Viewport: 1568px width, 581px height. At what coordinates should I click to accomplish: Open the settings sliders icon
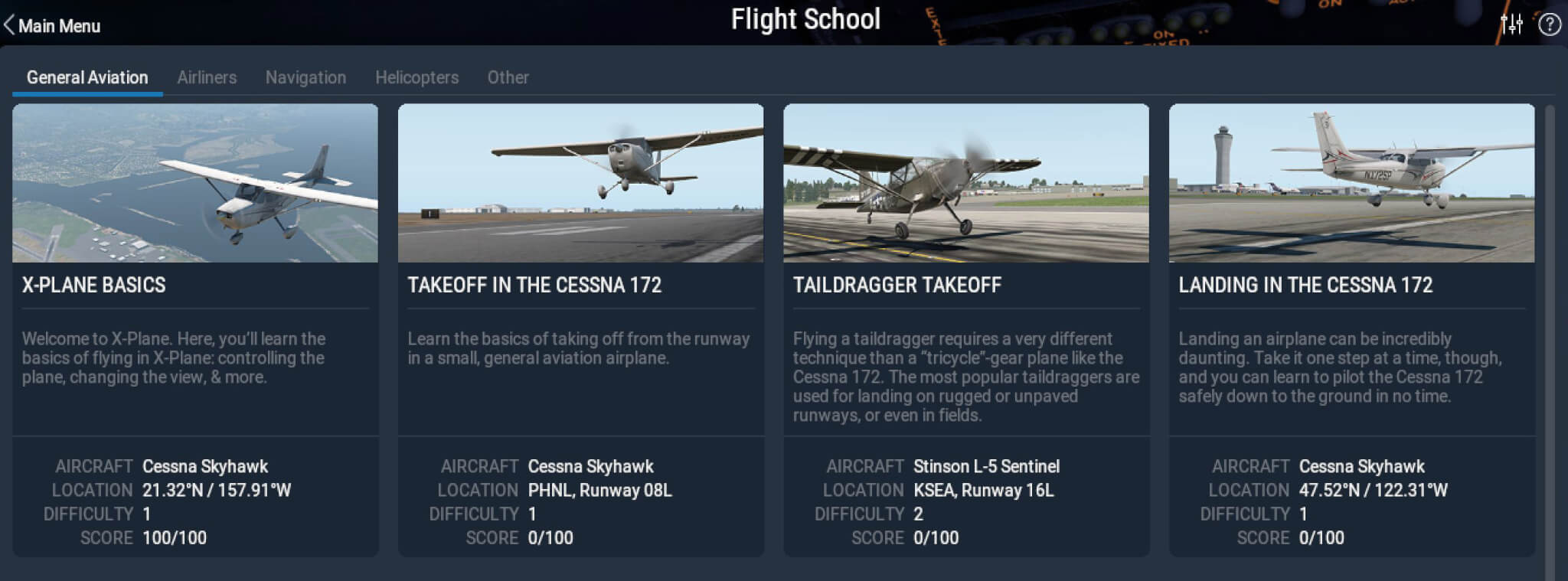coord(1511,24)
